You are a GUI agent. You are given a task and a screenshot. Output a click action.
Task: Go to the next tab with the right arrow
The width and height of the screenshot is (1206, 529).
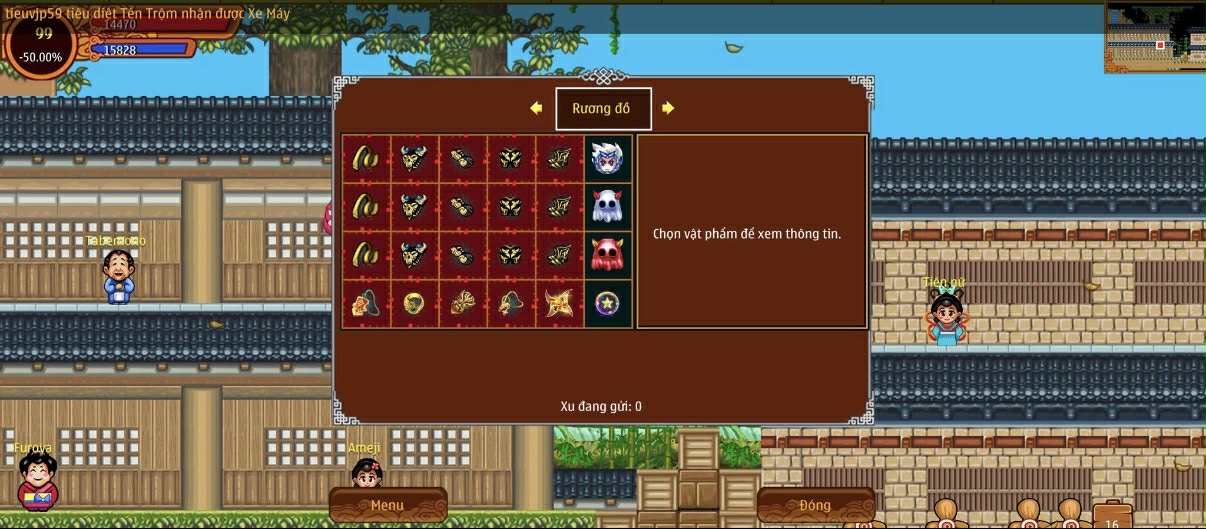tap(668, 108)
